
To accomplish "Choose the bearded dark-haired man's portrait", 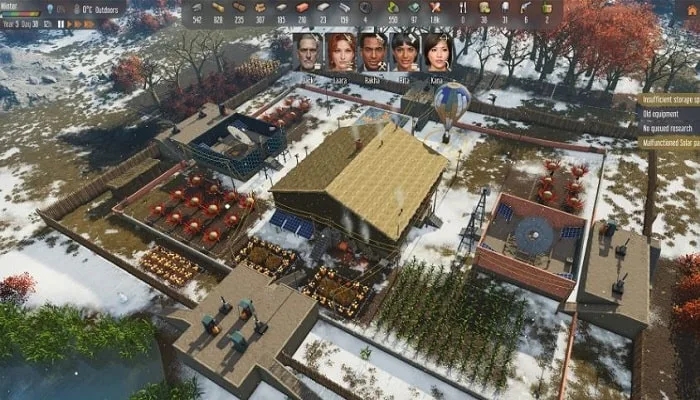I will [x=373, y=52].
